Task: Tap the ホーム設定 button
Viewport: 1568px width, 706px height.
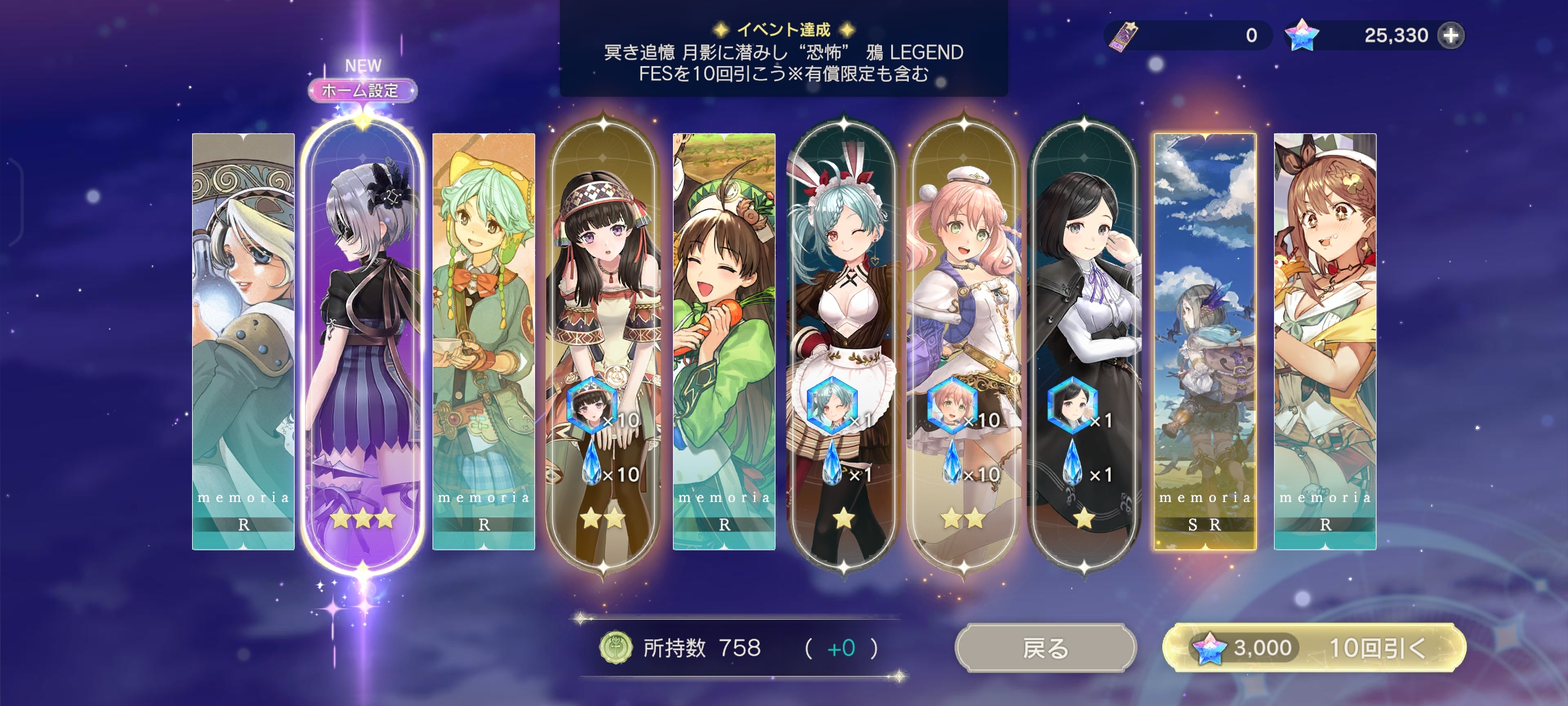Action: (x=362, y=90)
